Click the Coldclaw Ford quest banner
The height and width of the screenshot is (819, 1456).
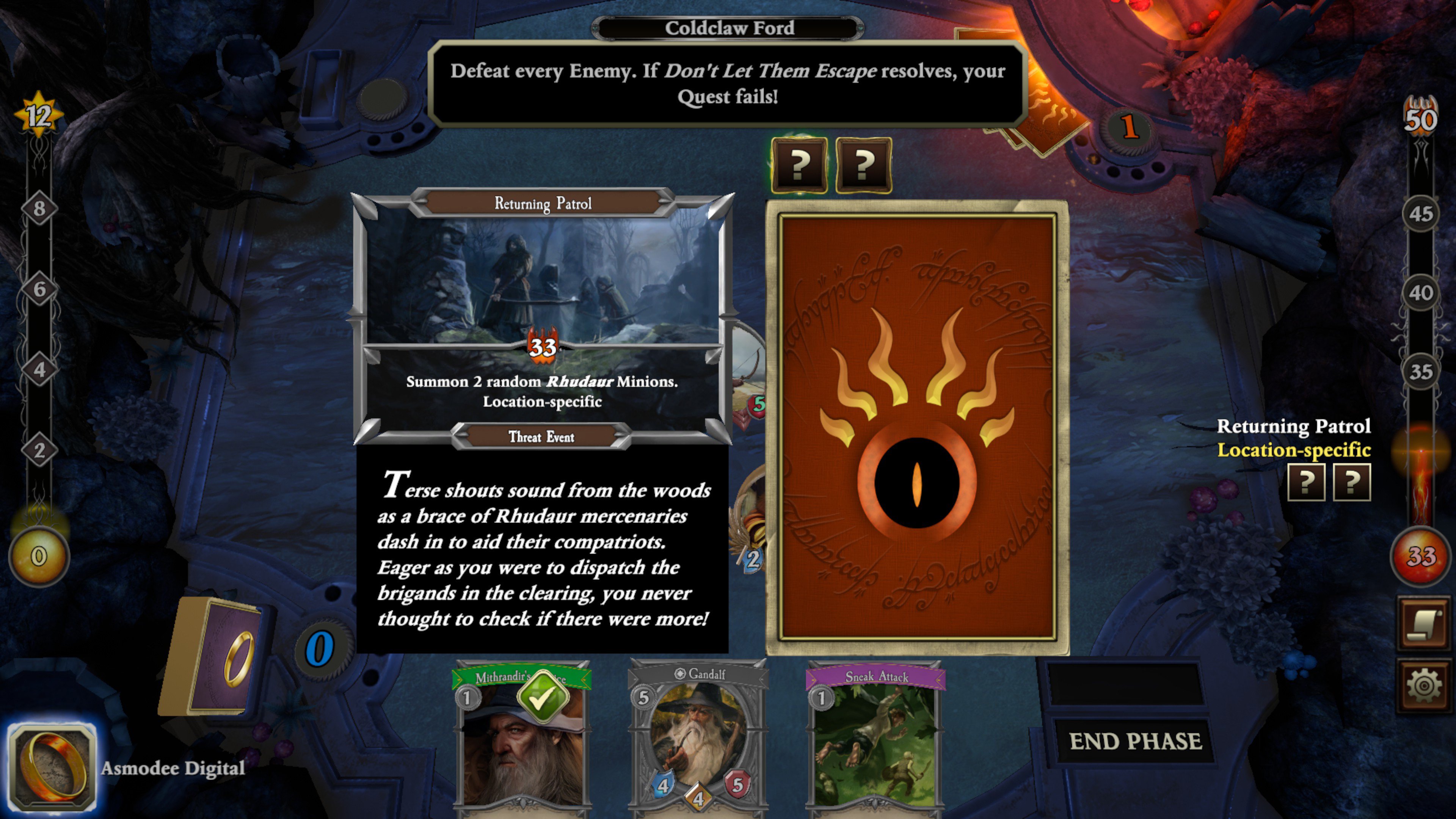[729, 28]
